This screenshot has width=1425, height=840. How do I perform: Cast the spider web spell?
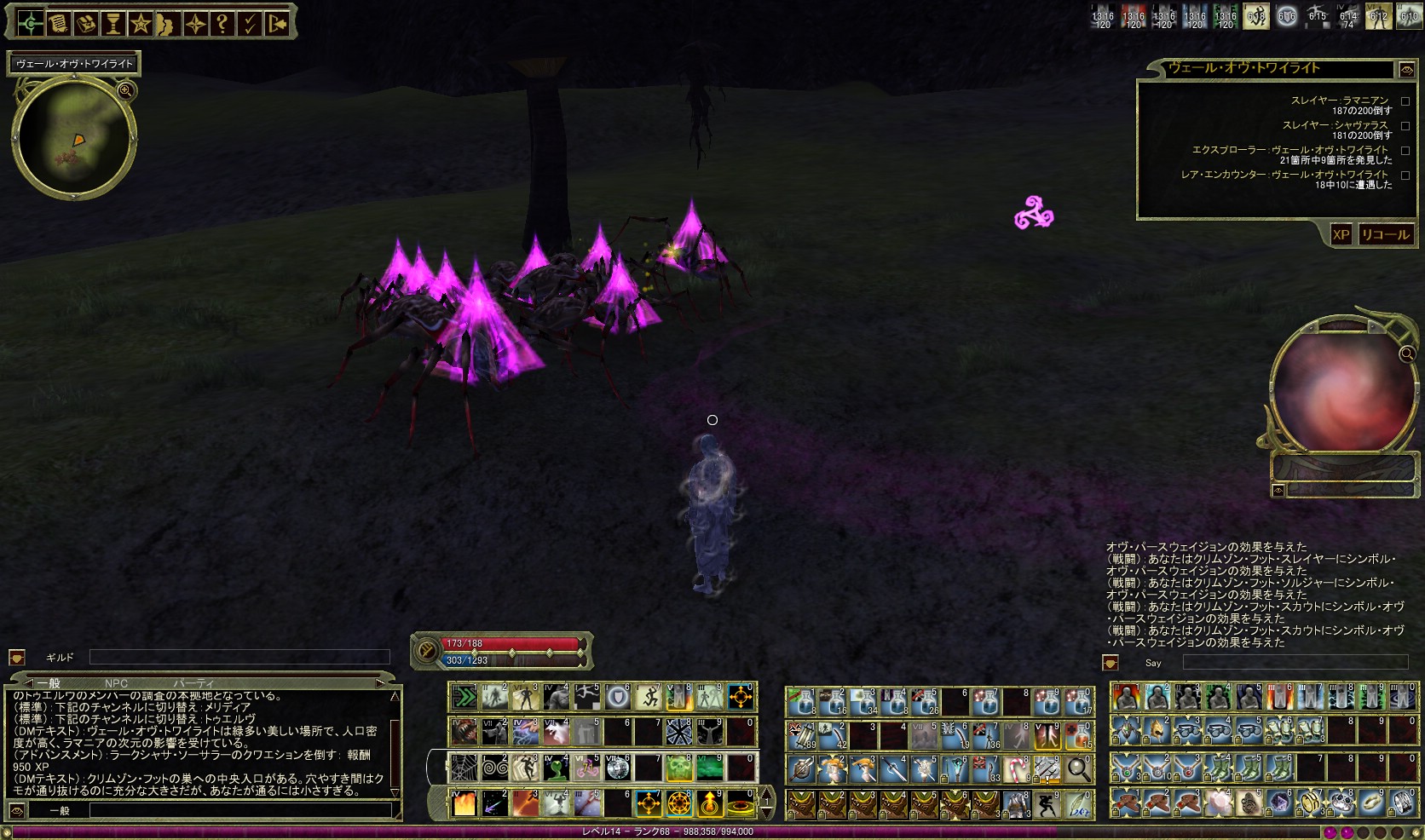[464, 768]
